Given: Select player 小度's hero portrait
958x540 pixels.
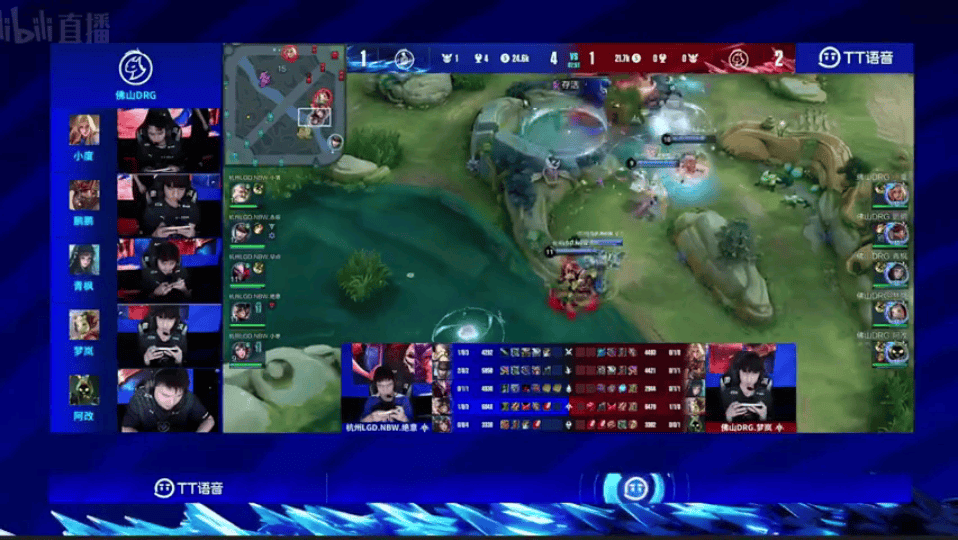Looking at the screenshot, I should tap(84, 130).
